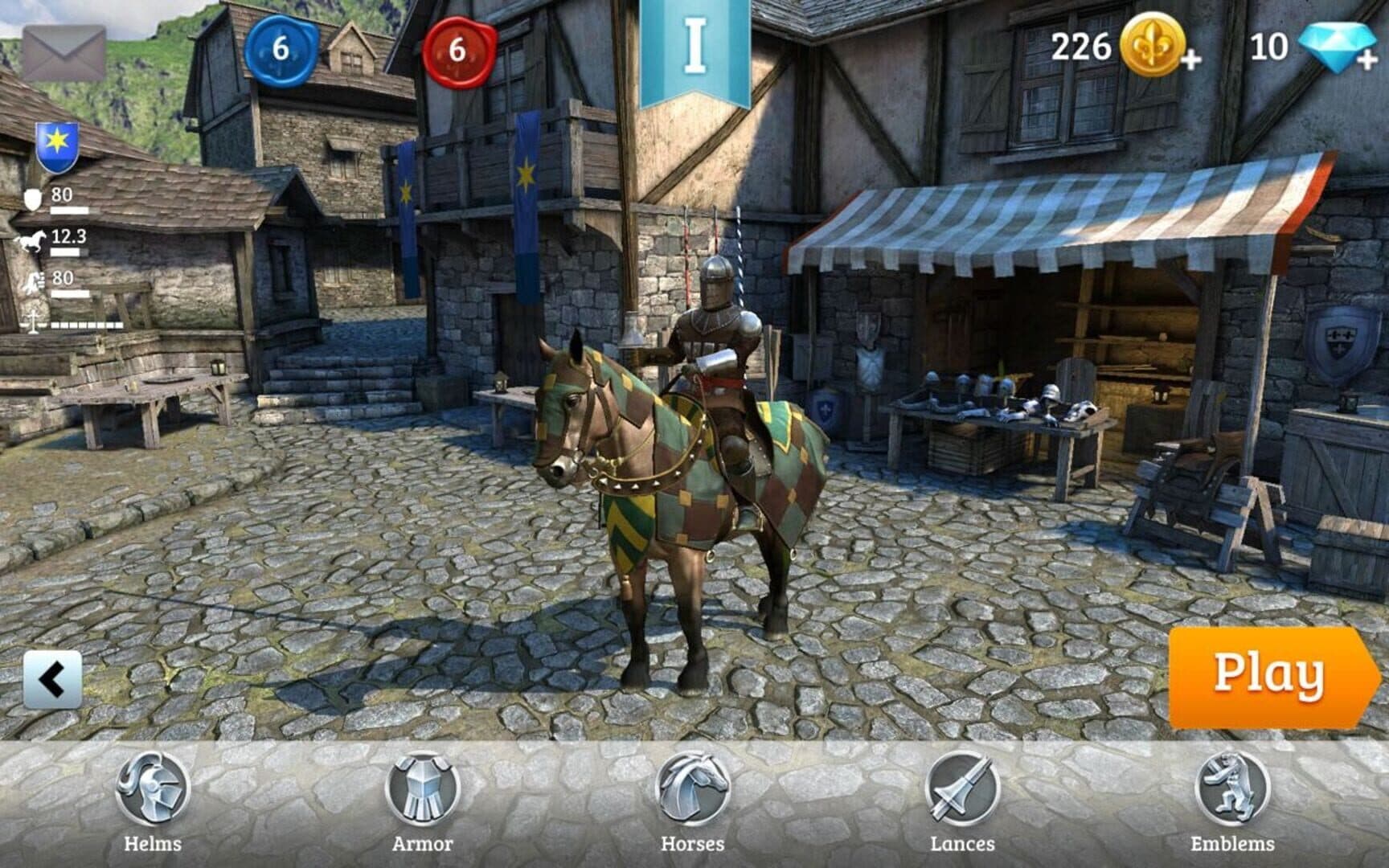Browse the Armor category
This screenshot has width=1389, height=868.
422,800
